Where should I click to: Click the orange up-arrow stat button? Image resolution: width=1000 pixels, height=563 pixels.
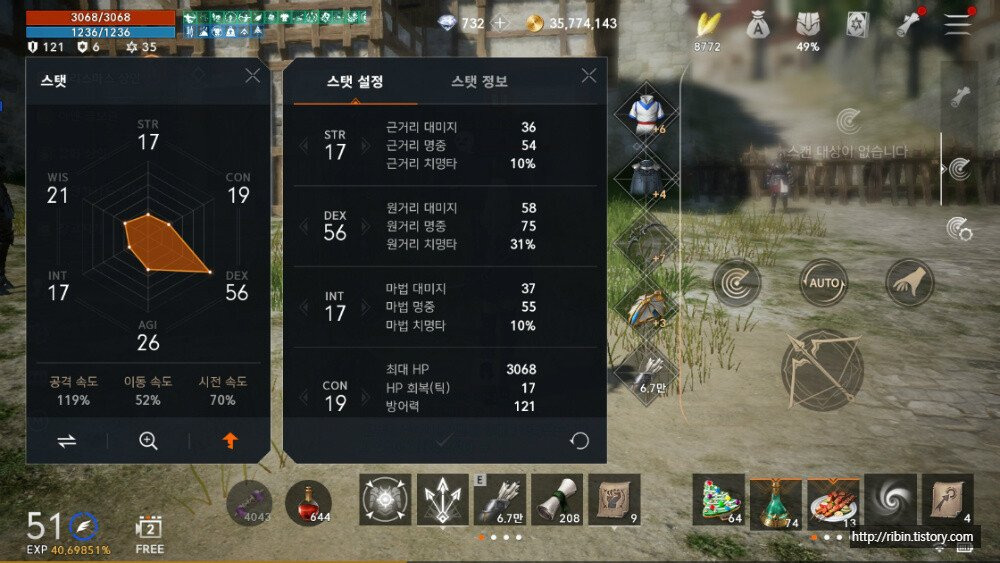(230, 440)
